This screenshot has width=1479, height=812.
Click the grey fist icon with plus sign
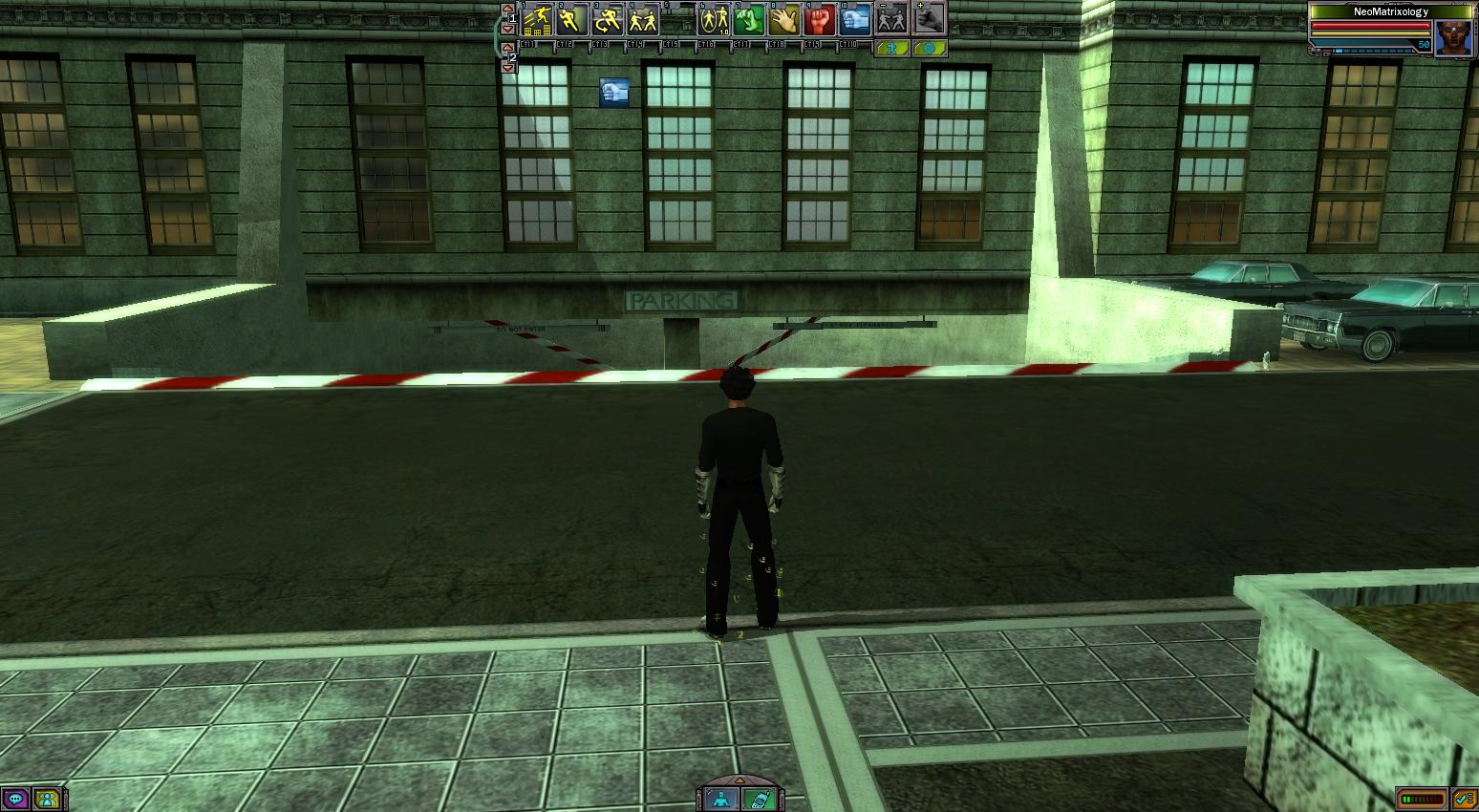click(929, 19)
